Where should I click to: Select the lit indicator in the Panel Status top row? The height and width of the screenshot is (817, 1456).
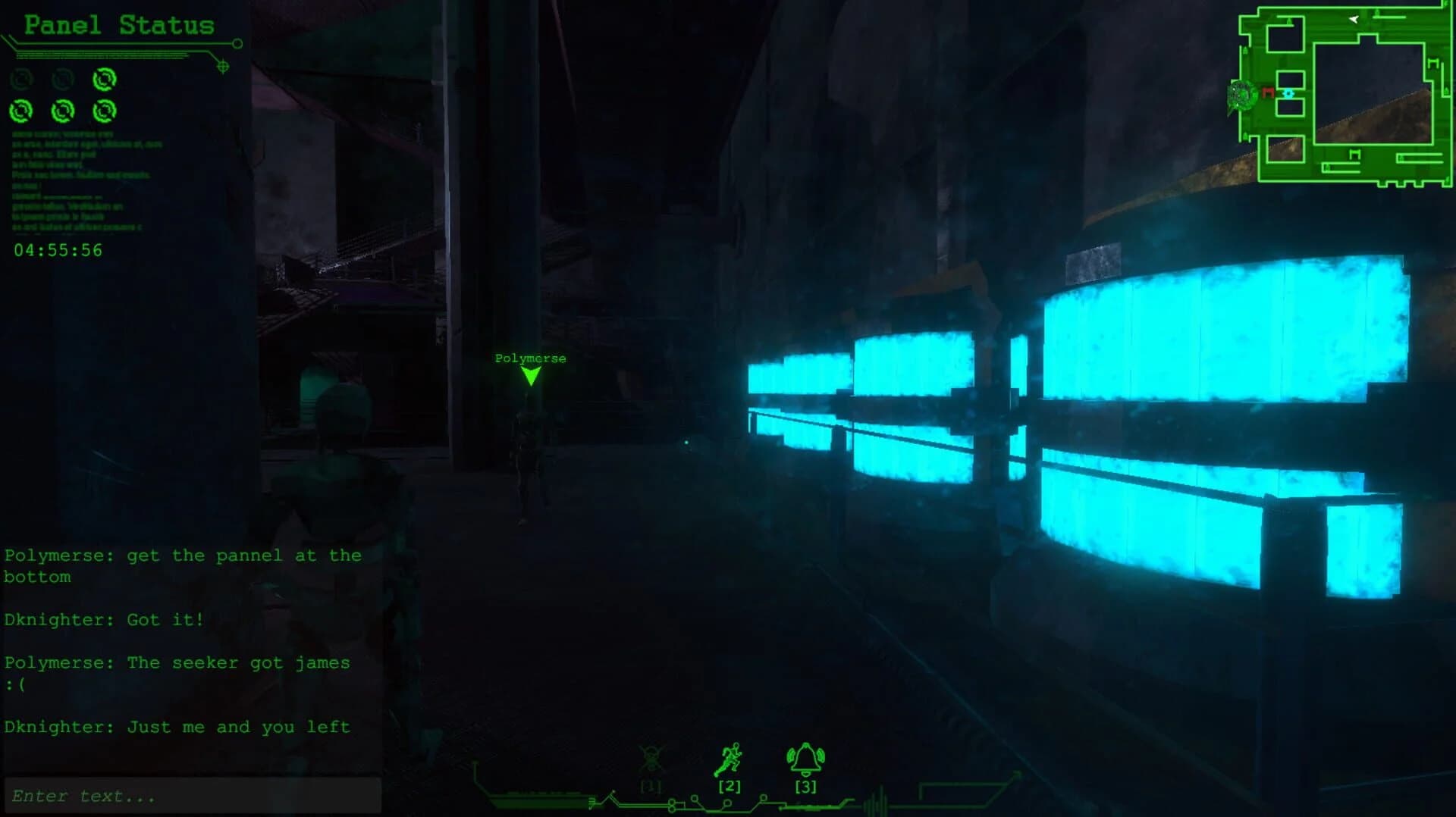point(105,80)
